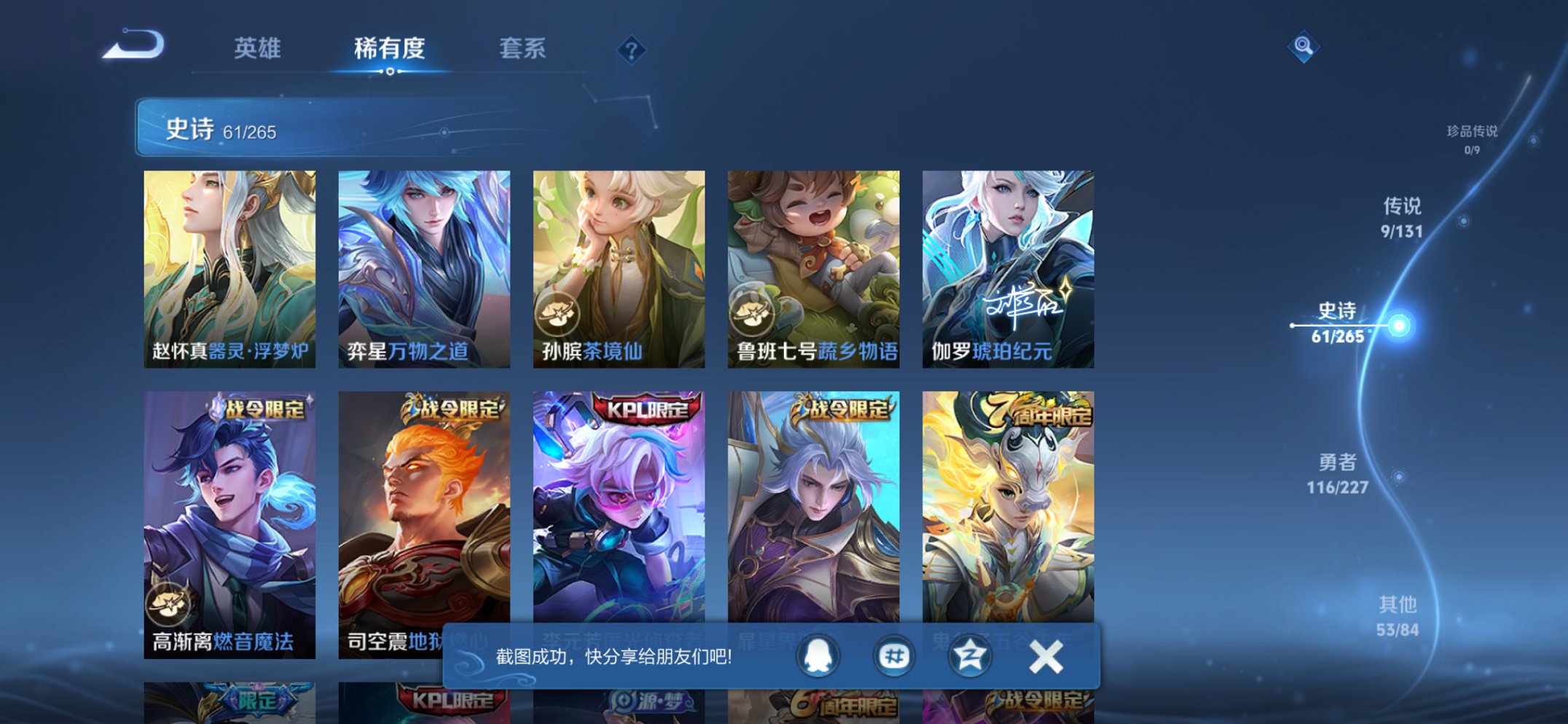Share the screenshot via the QQ icon
This screenshot has height=724, width=1568.
click(x=818, y=655)
